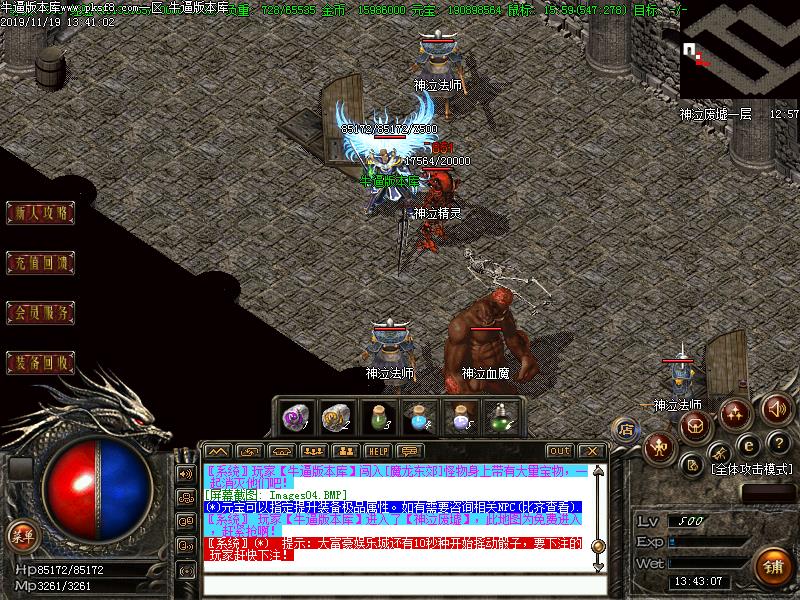Open the bag inventory icon

click(x=696, y=427)
